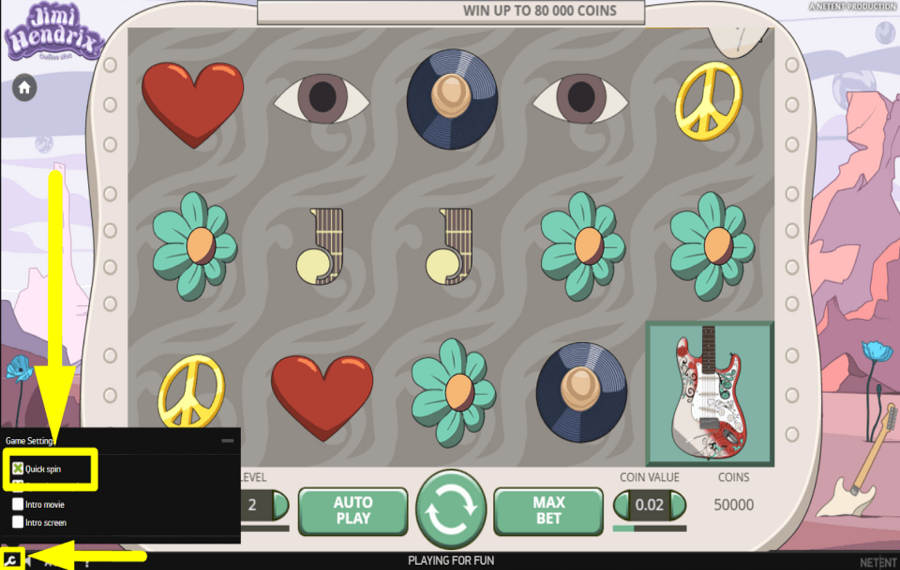Place the Max Bet
The width and height of the screenshot is (900, 570).
547,510
